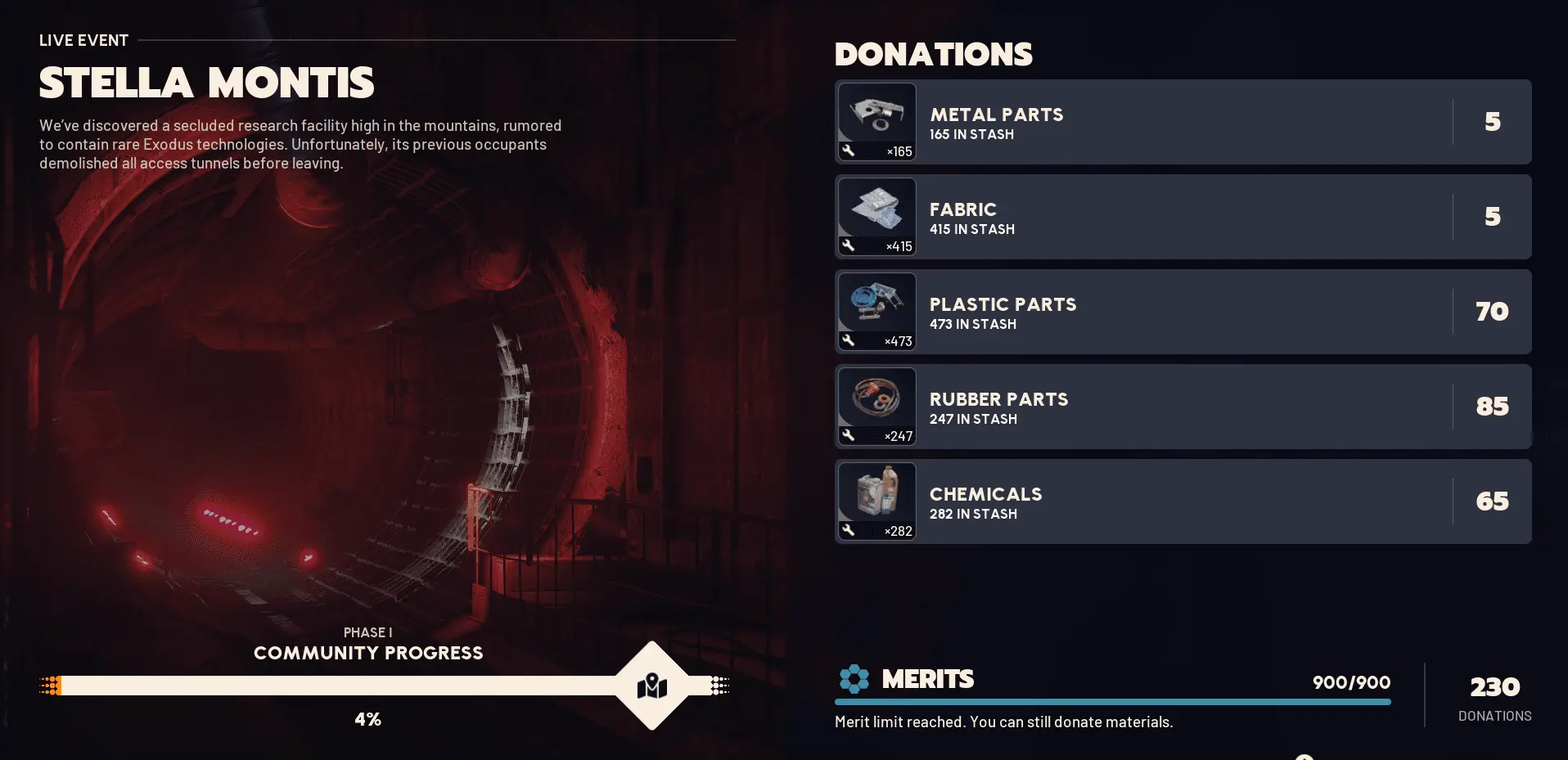Viewport: 1568px width, 760px height.
Task: Click the wrench icon on Metal Parts
Action: [849, 150]
